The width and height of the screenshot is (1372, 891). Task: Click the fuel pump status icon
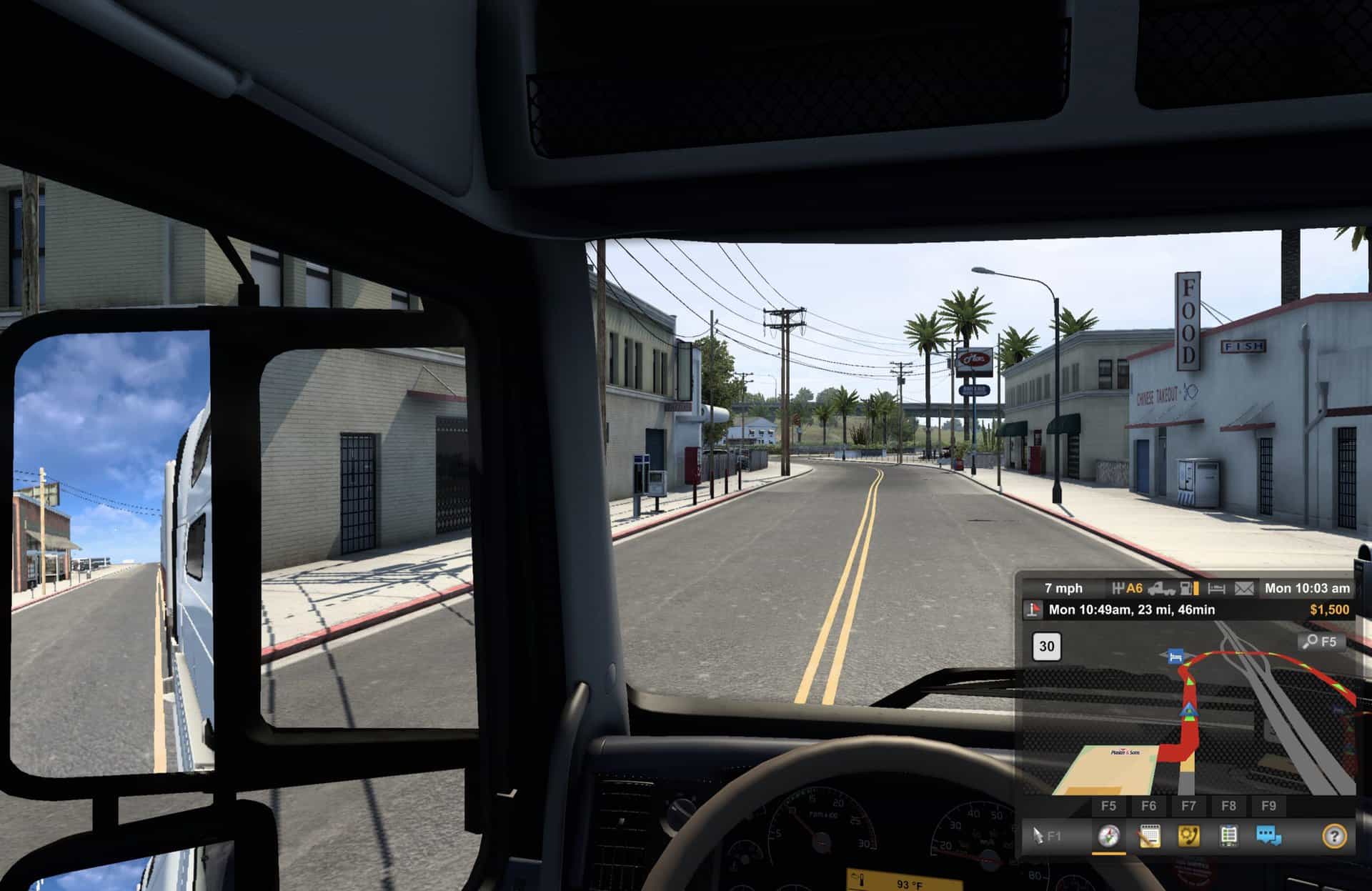pos(1185,588)
